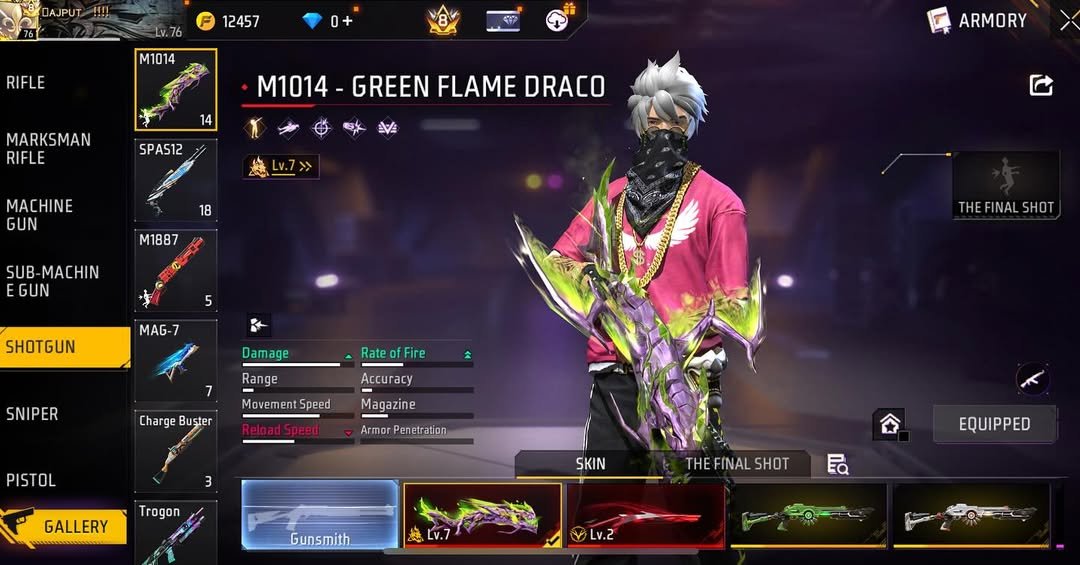Share the weapon skin
The height and width of the screenshot is (565, 1080).
coord(1041,86)
